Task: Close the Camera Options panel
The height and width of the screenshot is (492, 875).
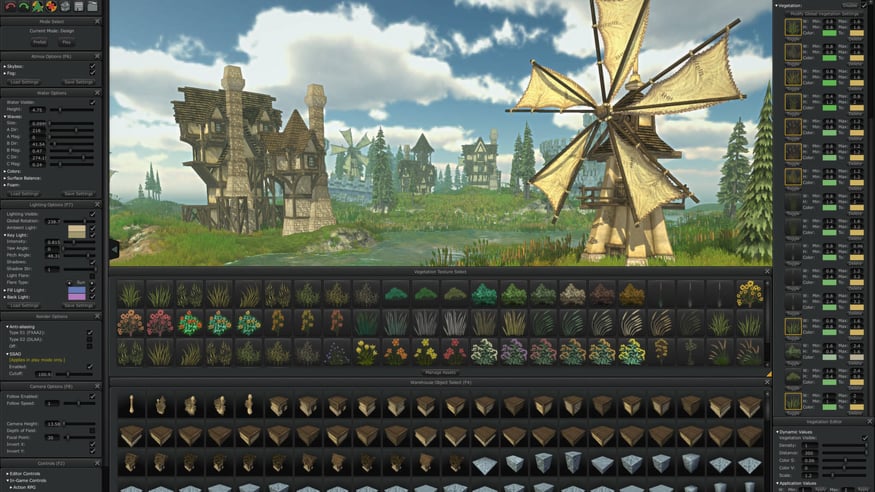Action: tap(101, 385)
